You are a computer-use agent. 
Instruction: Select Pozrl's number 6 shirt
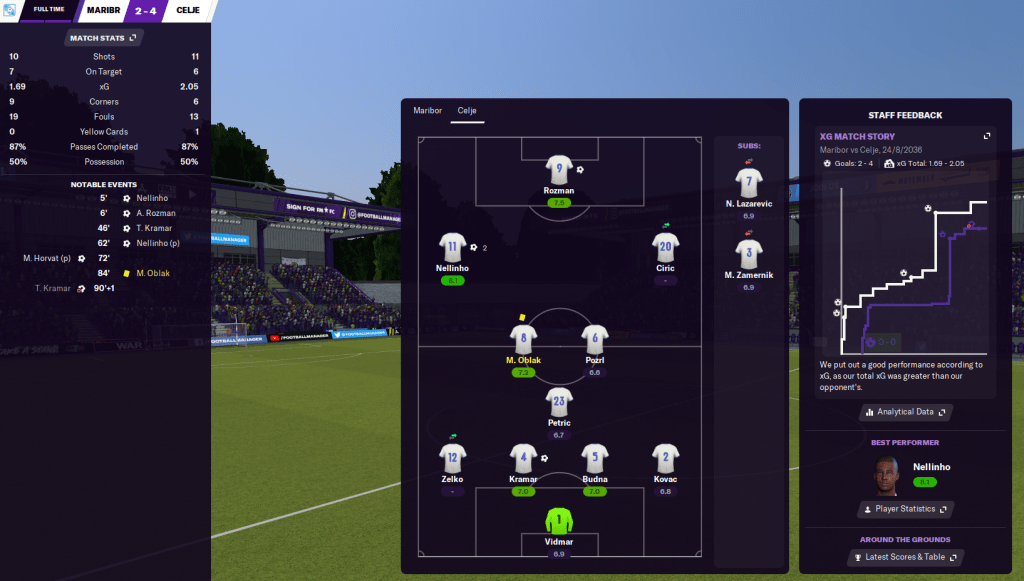(595, 339)
